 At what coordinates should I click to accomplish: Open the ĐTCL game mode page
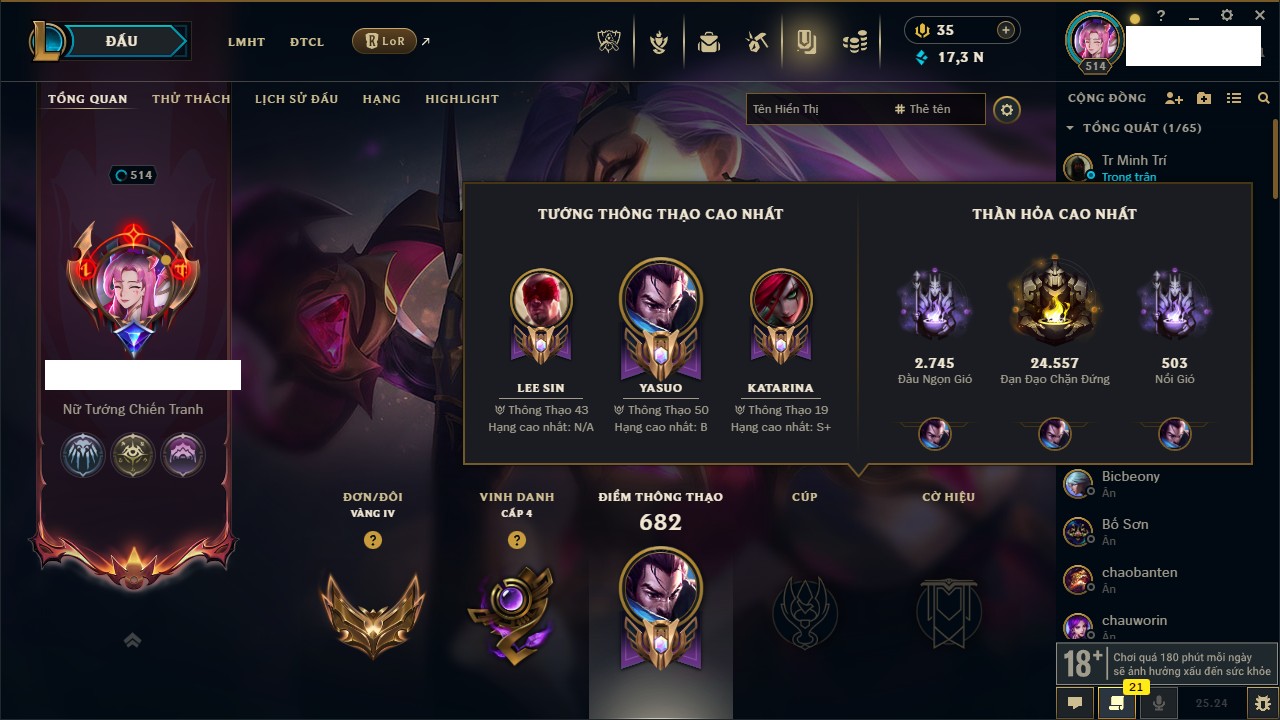(x=307, y=42)
